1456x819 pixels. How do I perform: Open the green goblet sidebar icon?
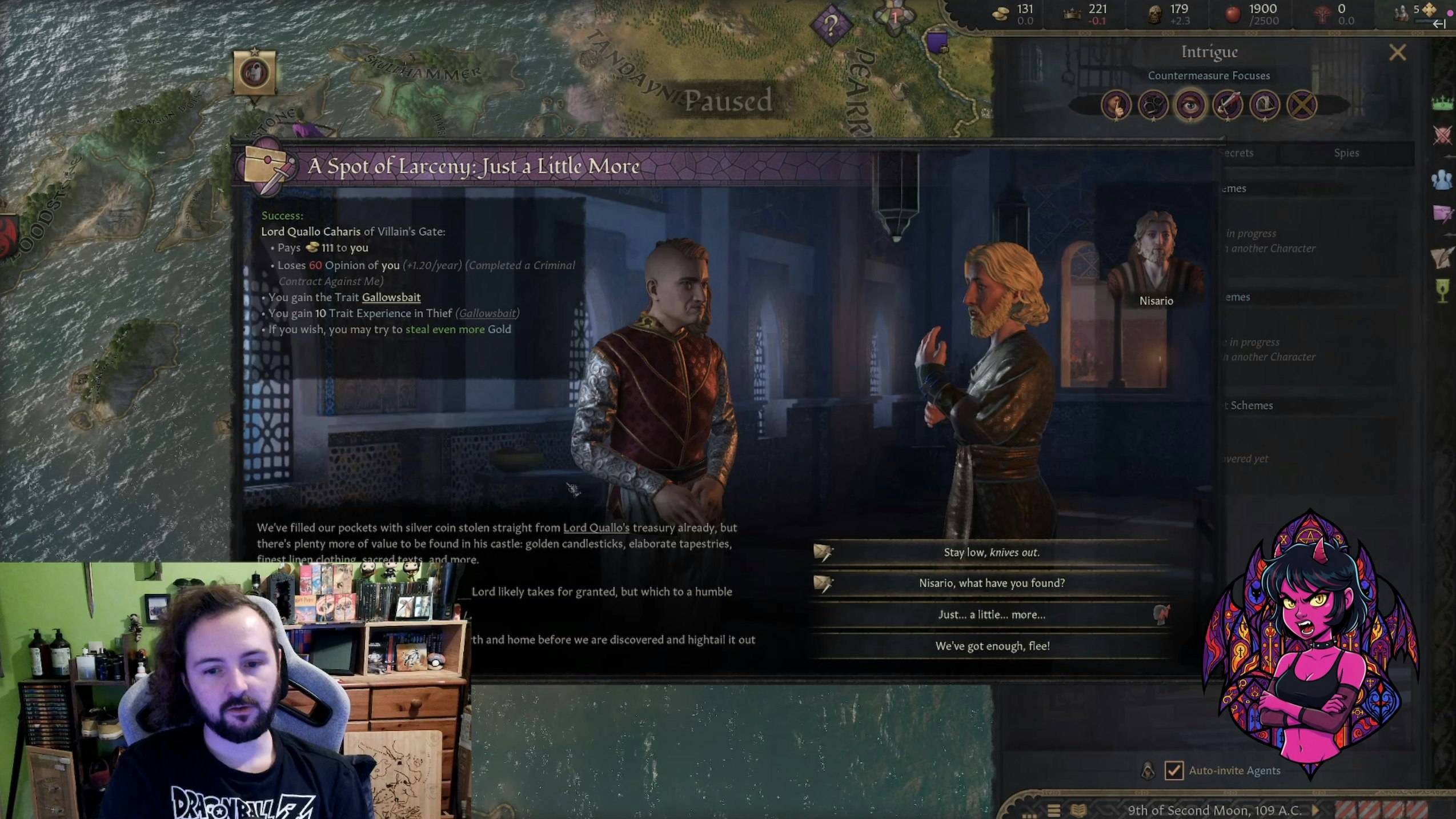pyautogui.click(x=1442, y=290)
